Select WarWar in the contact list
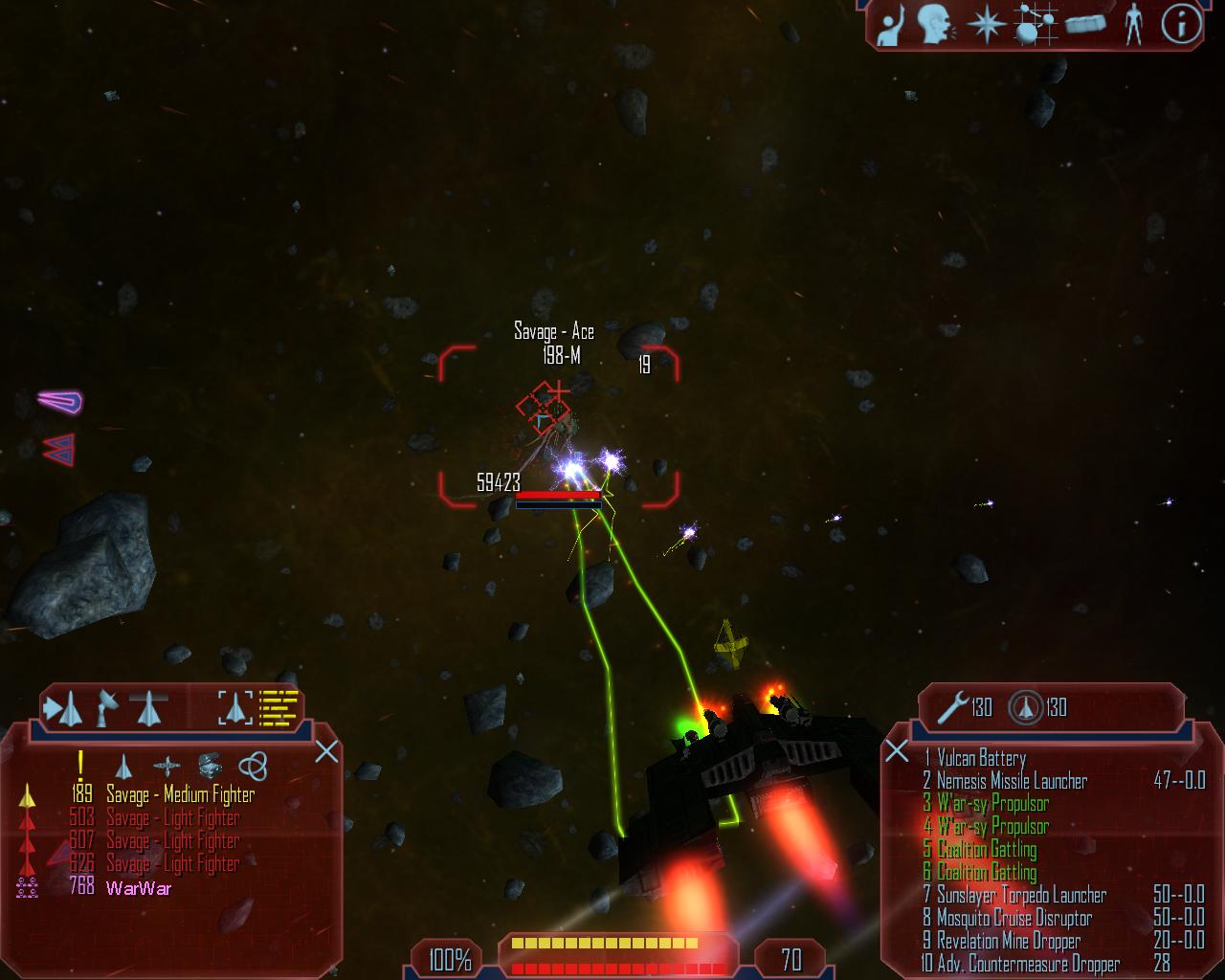Image resolution: width=1225 pixels, height=980 pixels. click(x=139, y=887)
